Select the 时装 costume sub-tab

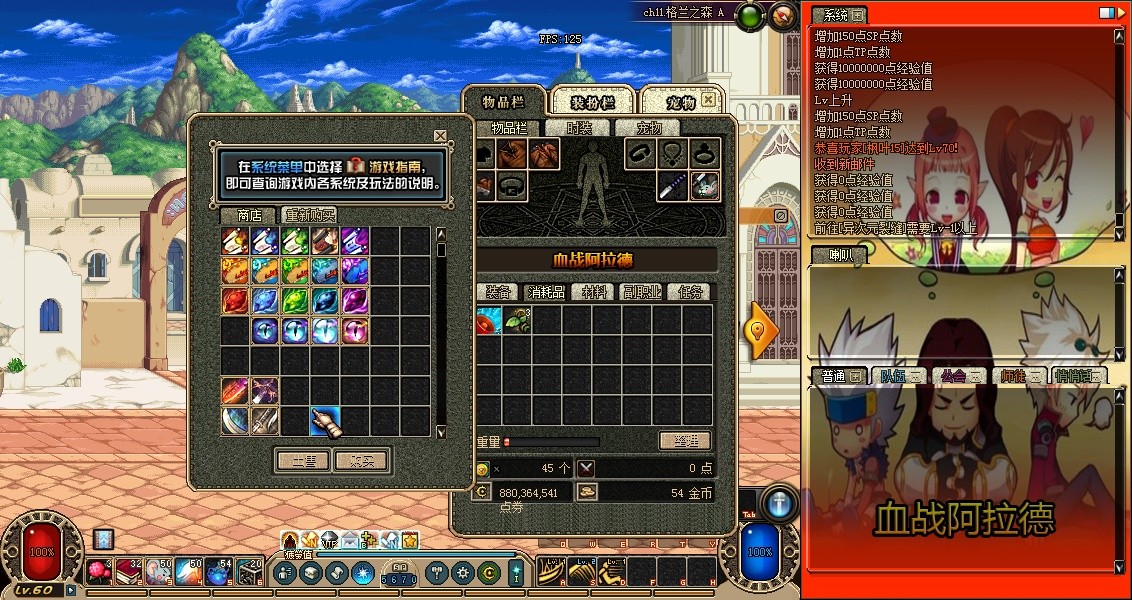[579, 128]
